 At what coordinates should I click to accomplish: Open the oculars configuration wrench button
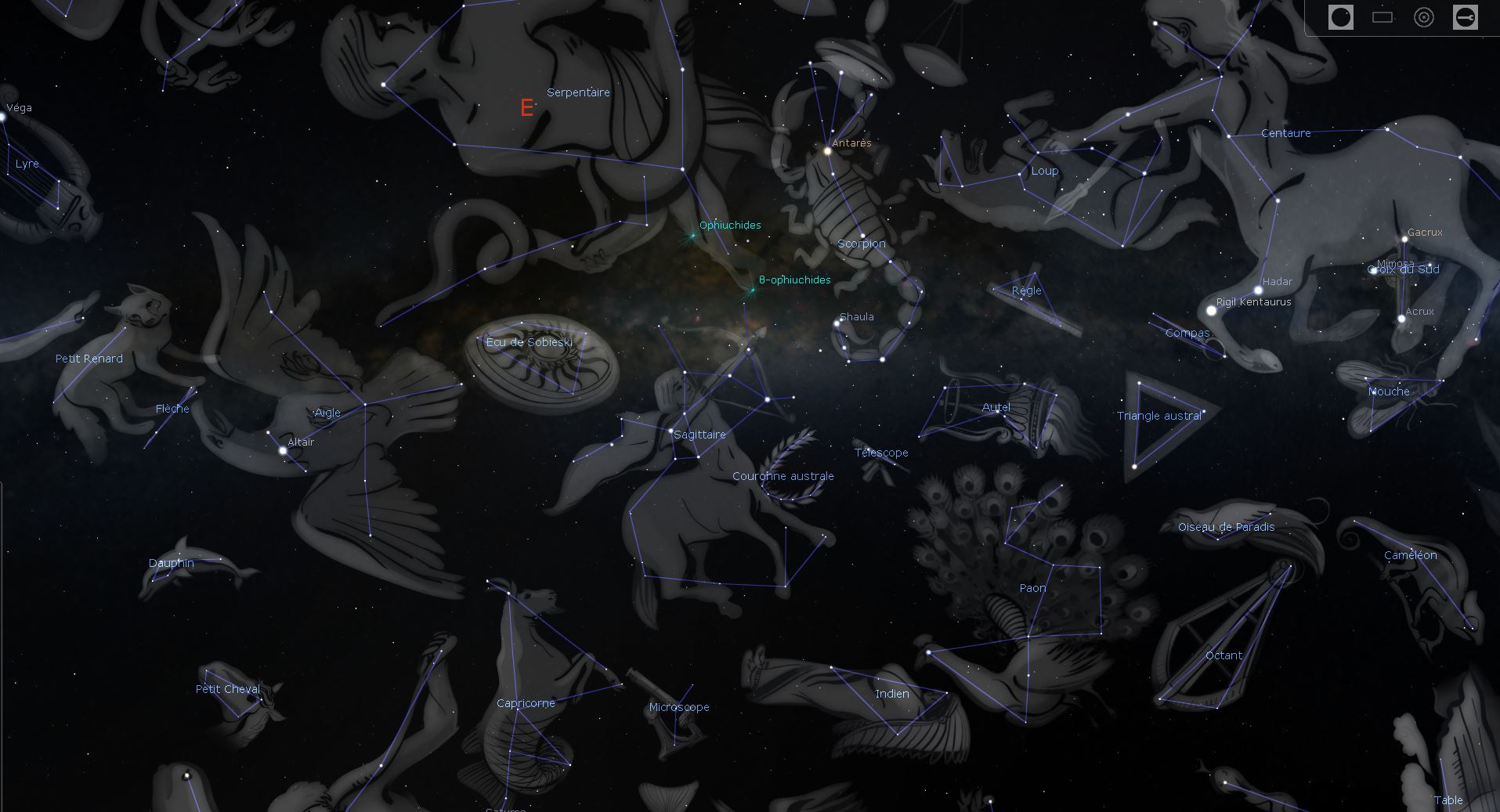point(1465,17)
